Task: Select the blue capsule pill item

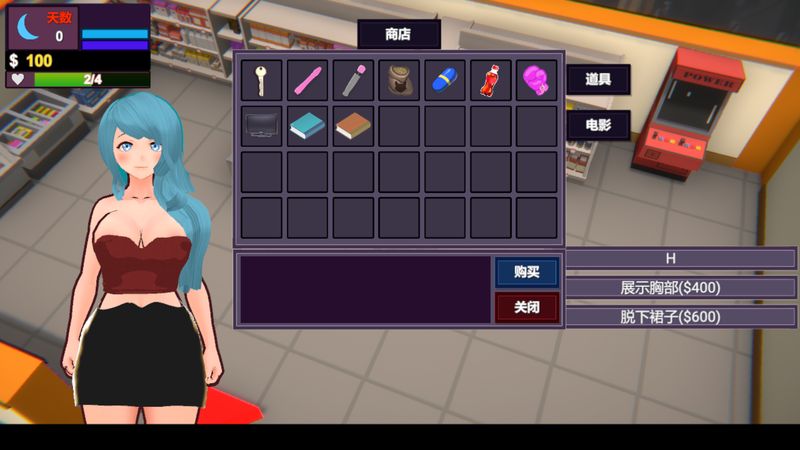Action: 445,80
